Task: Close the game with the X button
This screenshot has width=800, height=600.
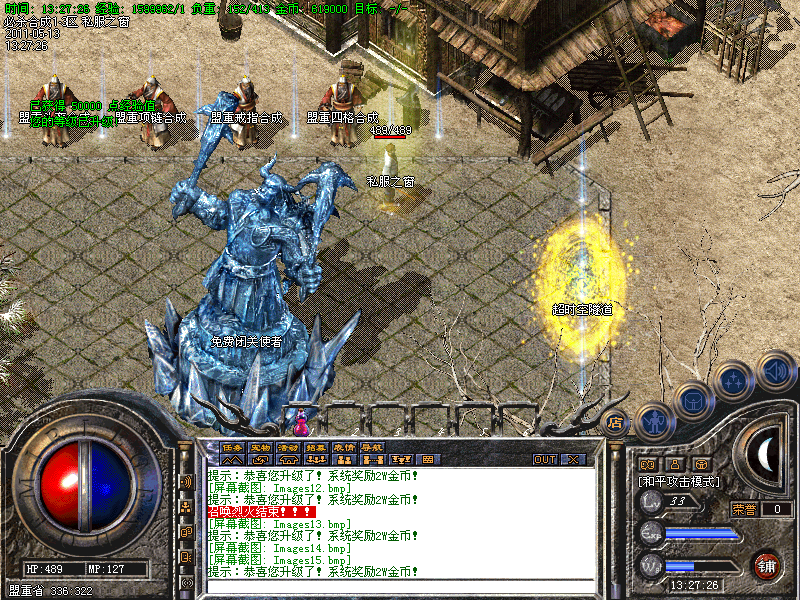Action: pyautogui.click(x=573, y=460)
